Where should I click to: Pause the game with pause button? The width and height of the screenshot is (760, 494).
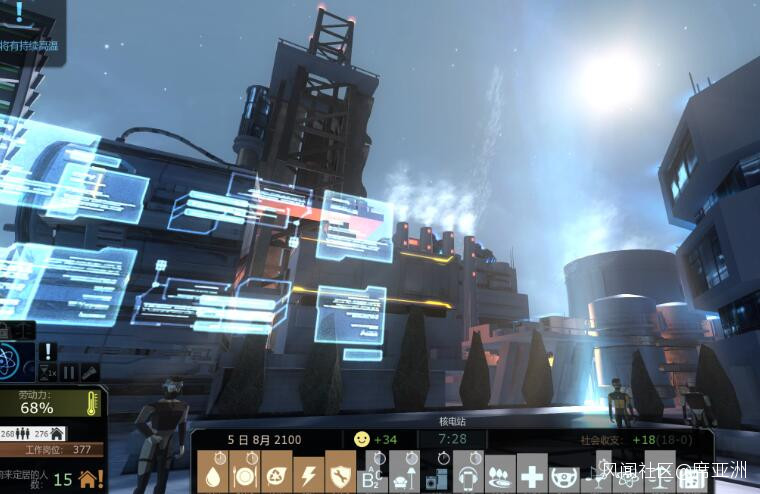tap(69, 372)
